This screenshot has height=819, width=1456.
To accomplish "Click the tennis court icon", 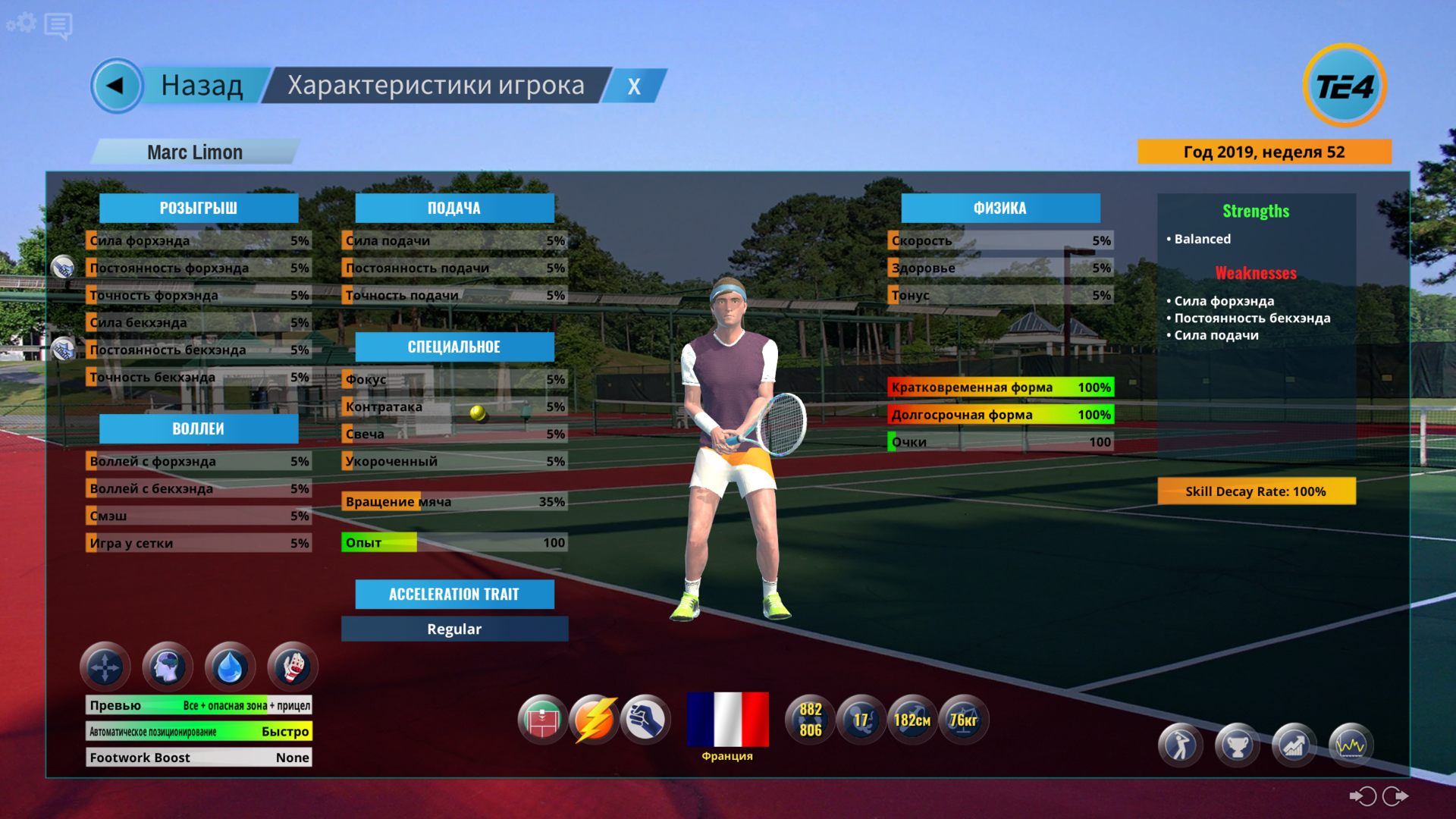I will (543, 720).
